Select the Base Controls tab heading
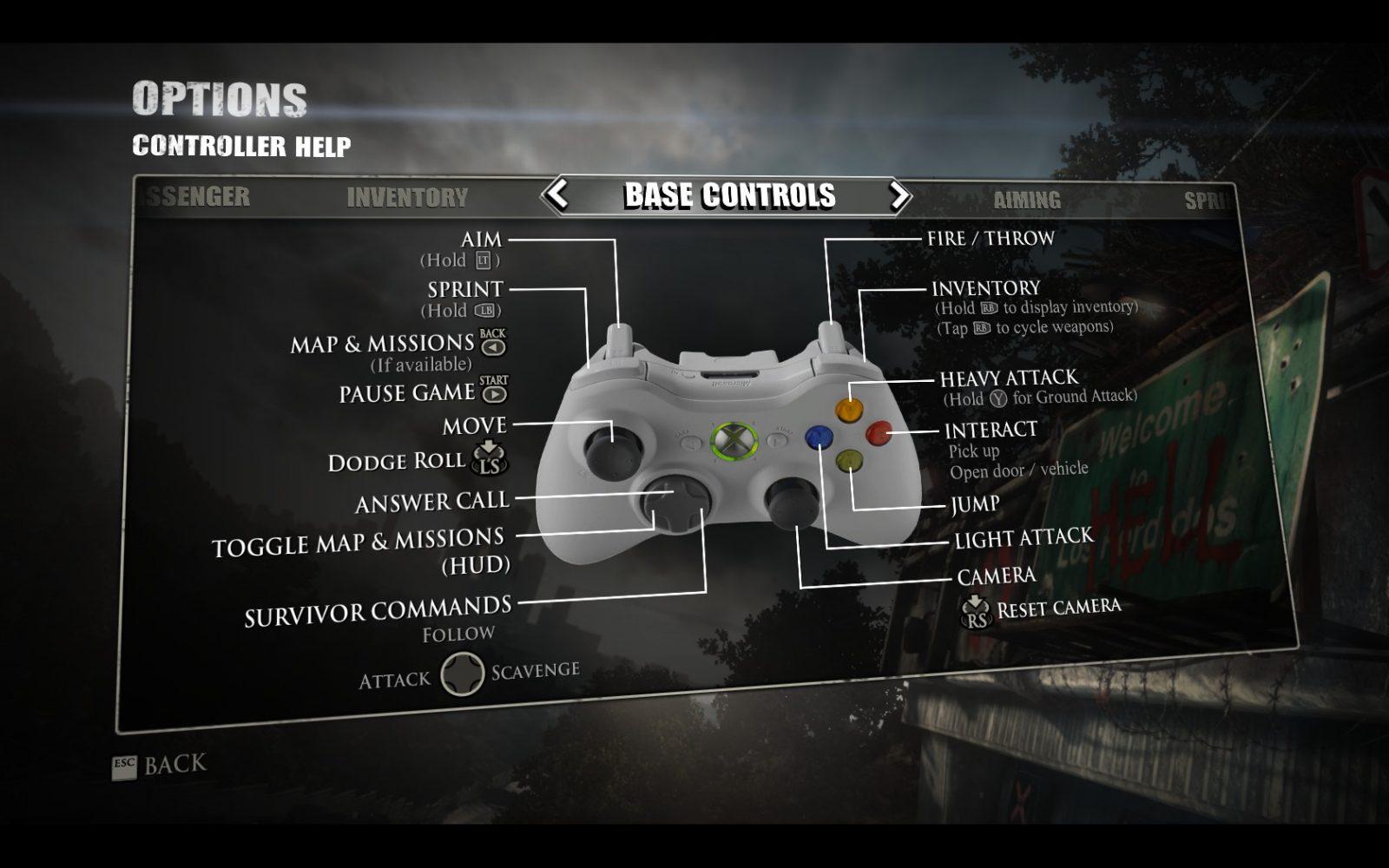This screenshot has height=868, width=1389. point(729,196)
